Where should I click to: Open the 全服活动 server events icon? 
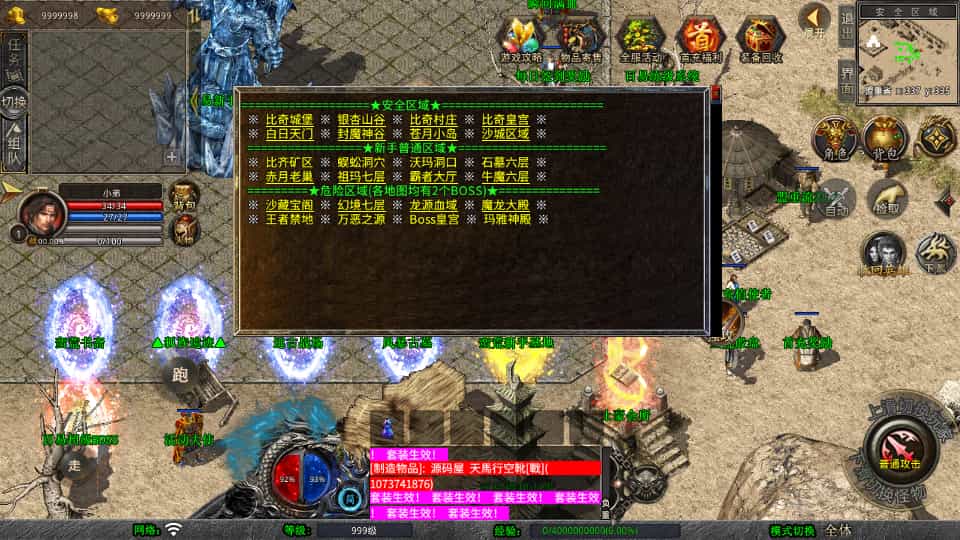click(641, 40)
